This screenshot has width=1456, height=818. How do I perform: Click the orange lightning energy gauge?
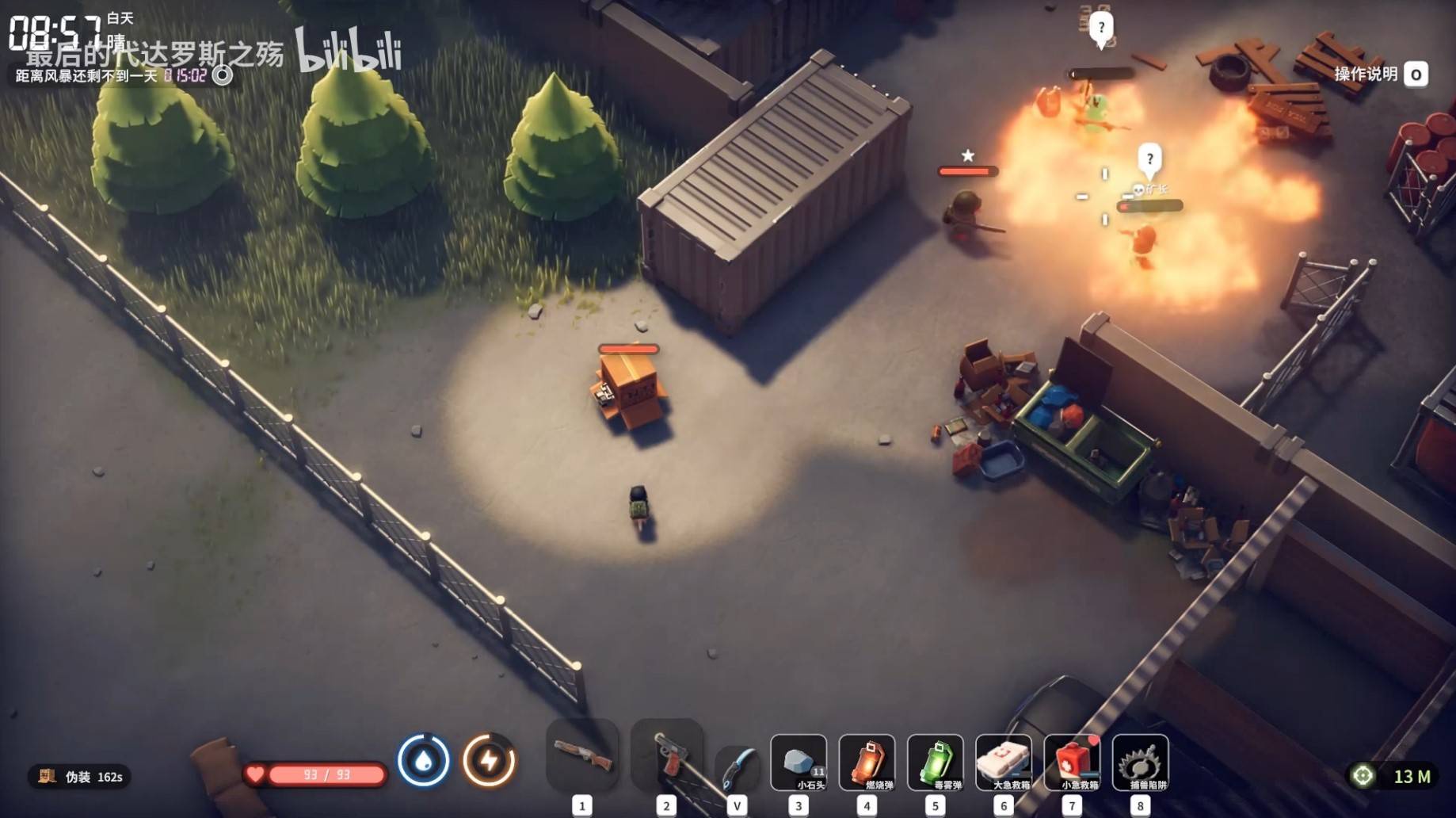click(489, 761)
